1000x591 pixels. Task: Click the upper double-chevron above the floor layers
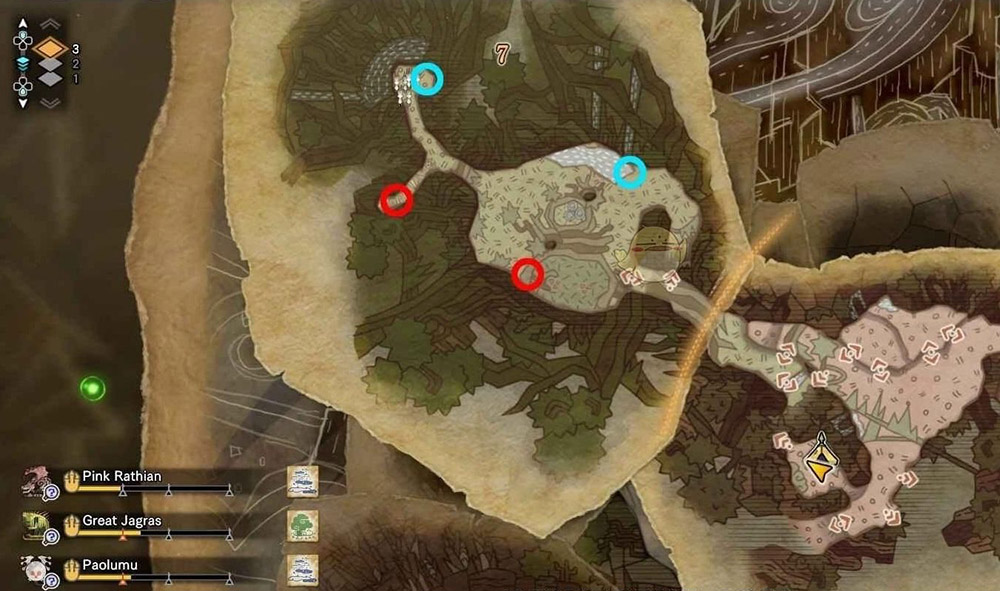50,24
